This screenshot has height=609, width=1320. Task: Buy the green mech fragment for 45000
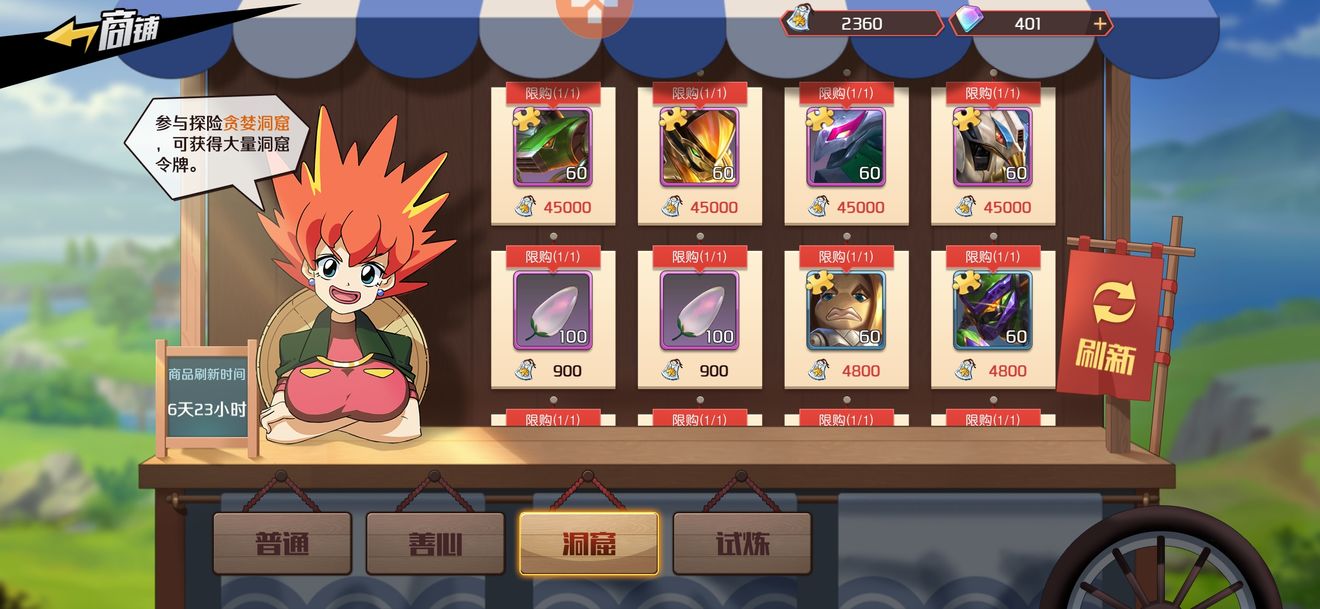pos(553,148)
